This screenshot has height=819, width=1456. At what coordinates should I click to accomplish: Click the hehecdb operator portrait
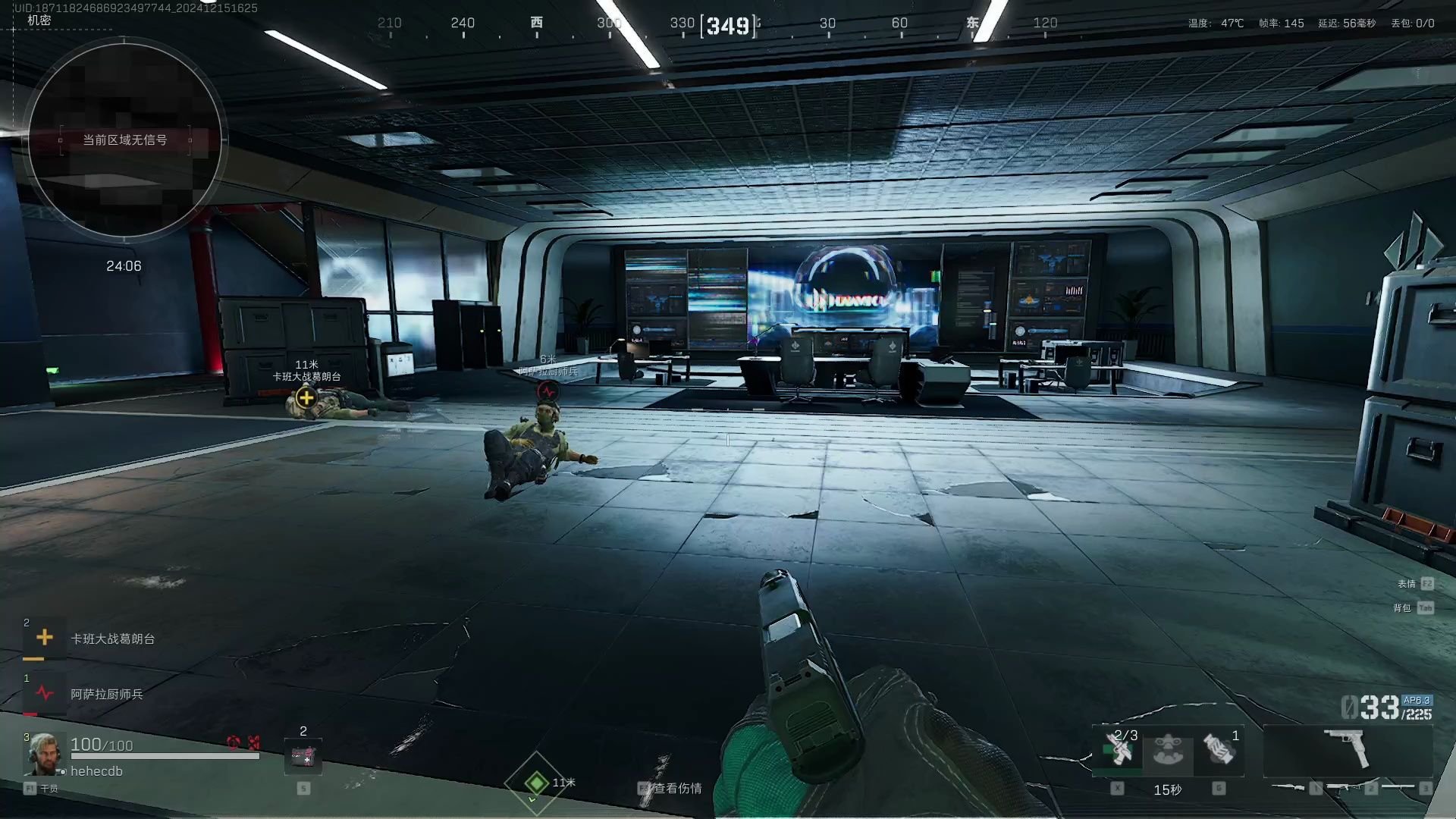pos(42,754)
